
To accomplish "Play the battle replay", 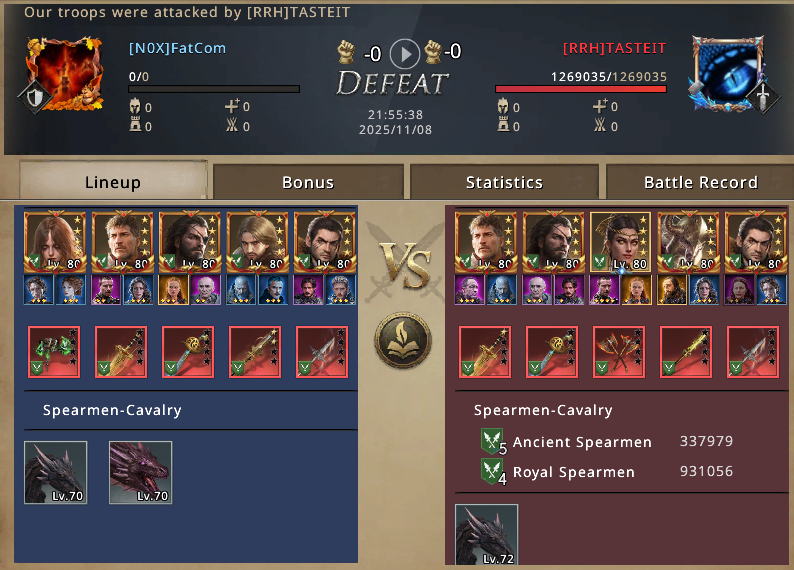I will coord(404,53).
